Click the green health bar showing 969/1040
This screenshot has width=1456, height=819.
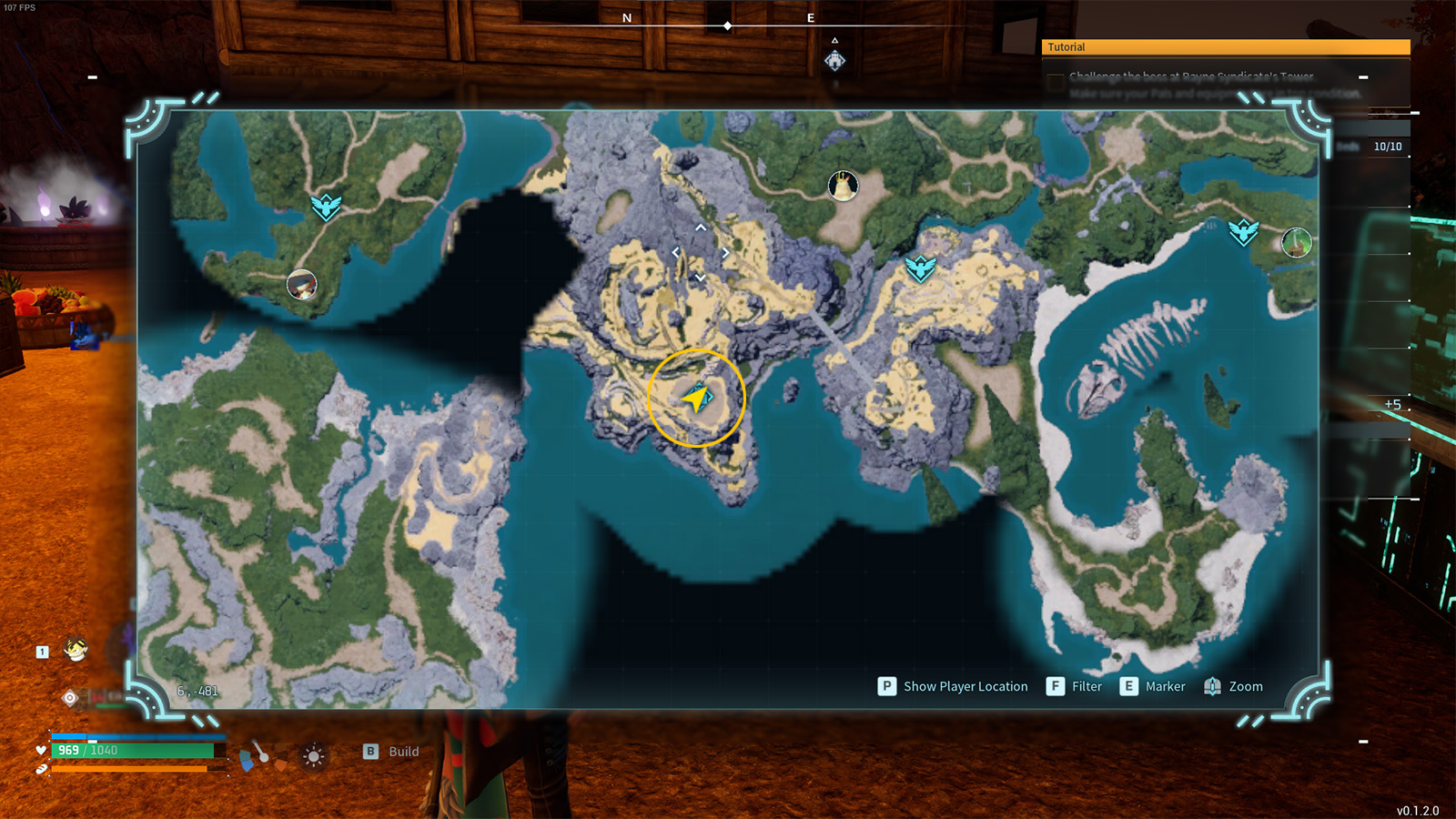pyautogui.click(x=136, y=753)
